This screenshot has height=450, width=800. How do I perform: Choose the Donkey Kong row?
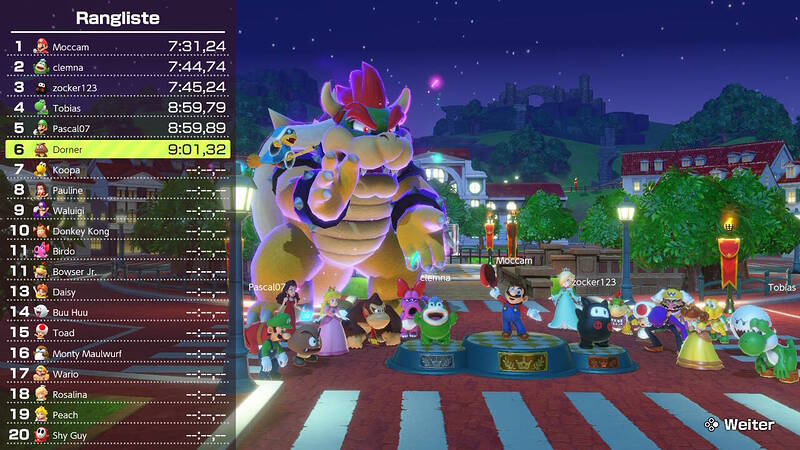point(118,231)
